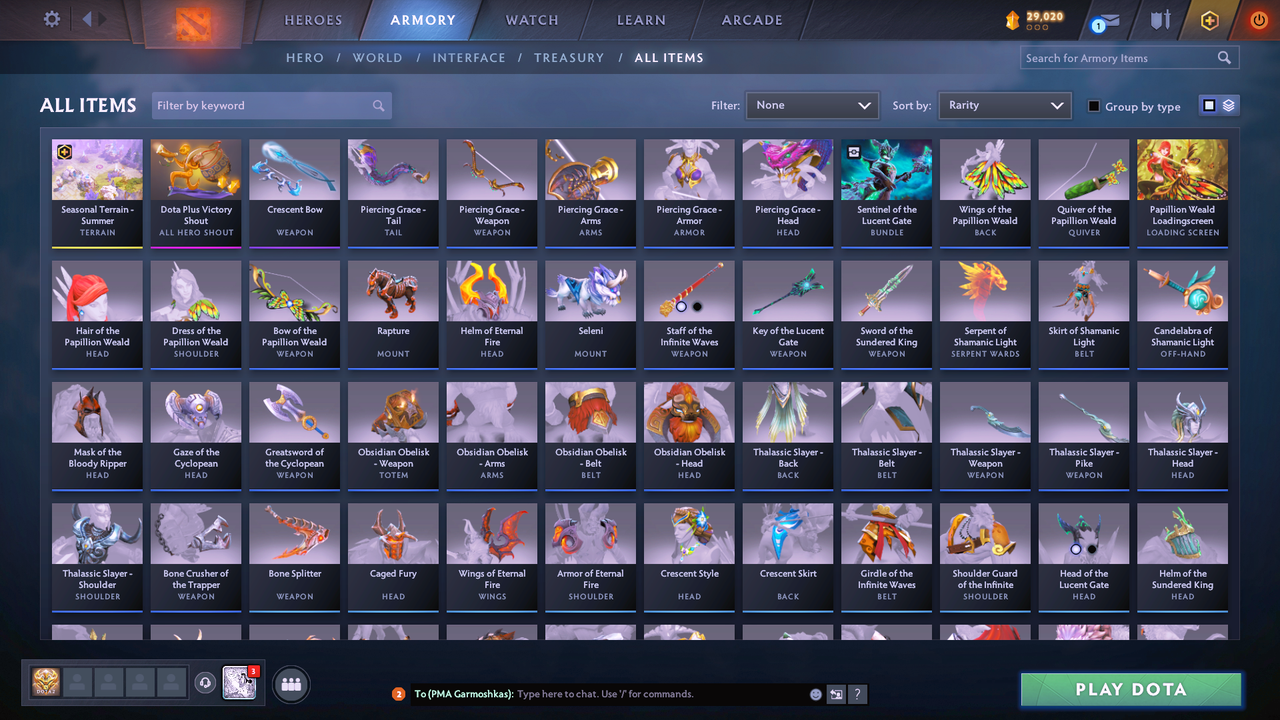Enable the Group by type checkbox

[1093, 106]
